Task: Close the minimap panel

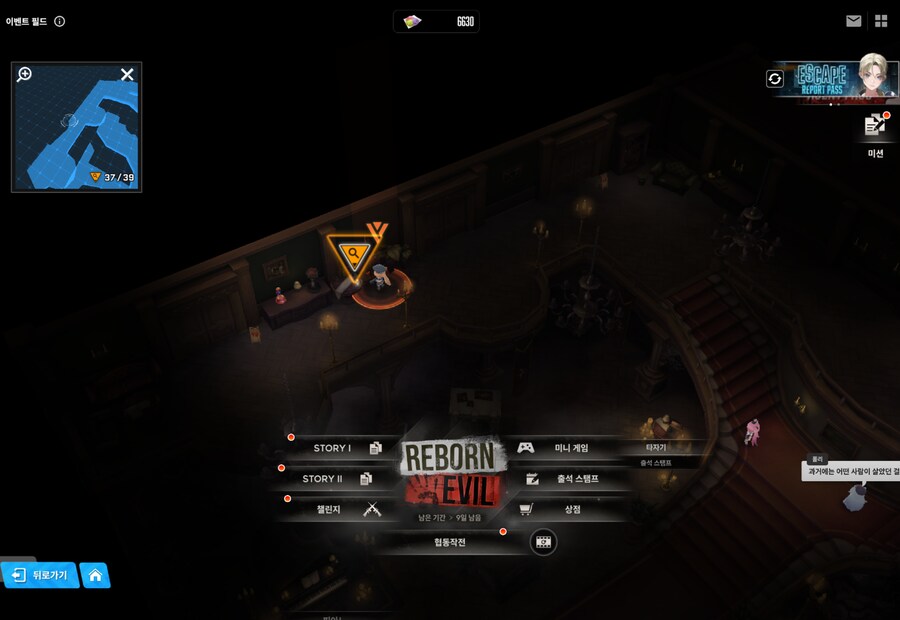Action: click(x=127, y=74)
